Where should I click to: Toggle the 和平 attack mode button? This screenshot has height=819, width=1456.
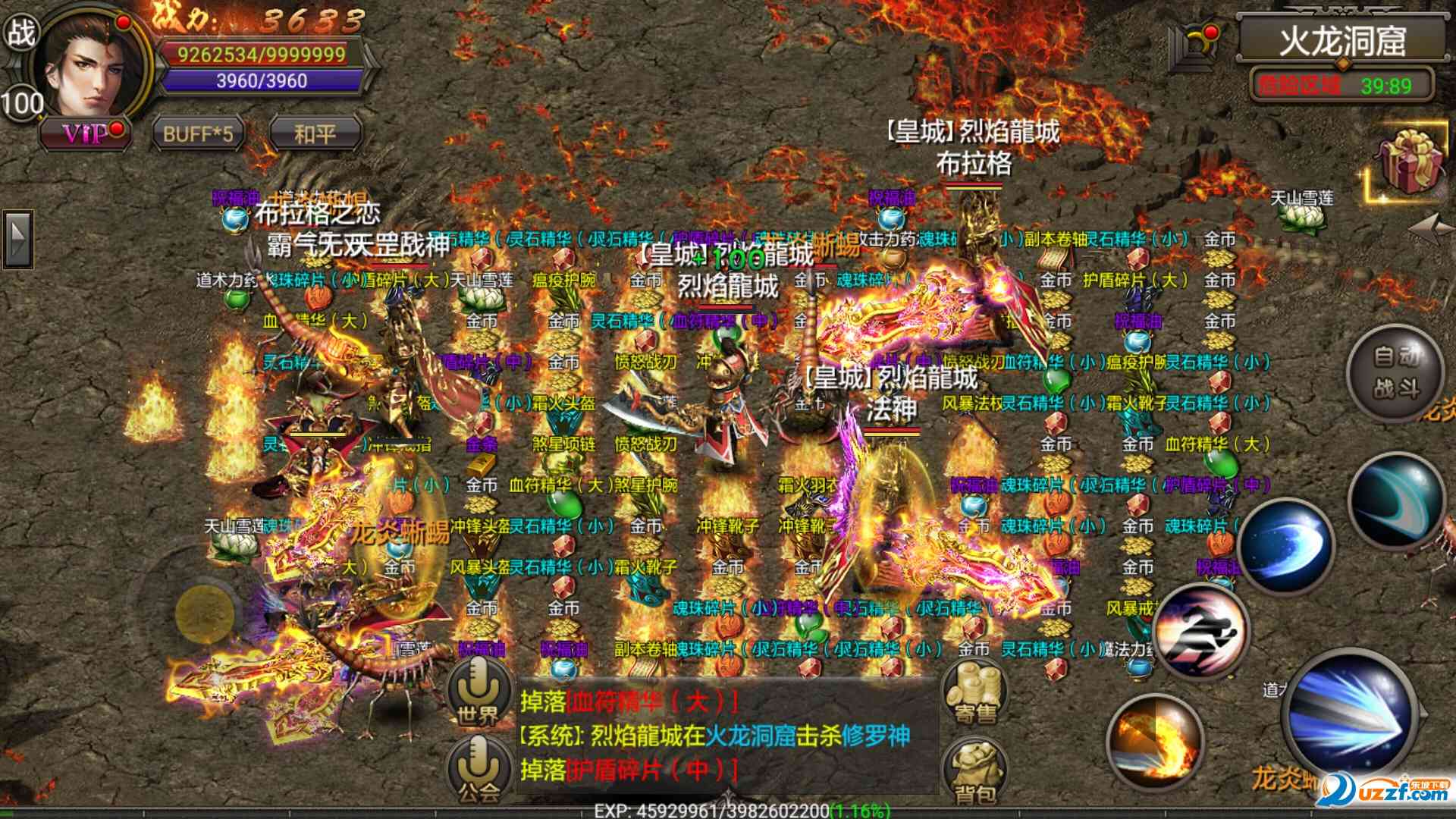click(315, 134)
